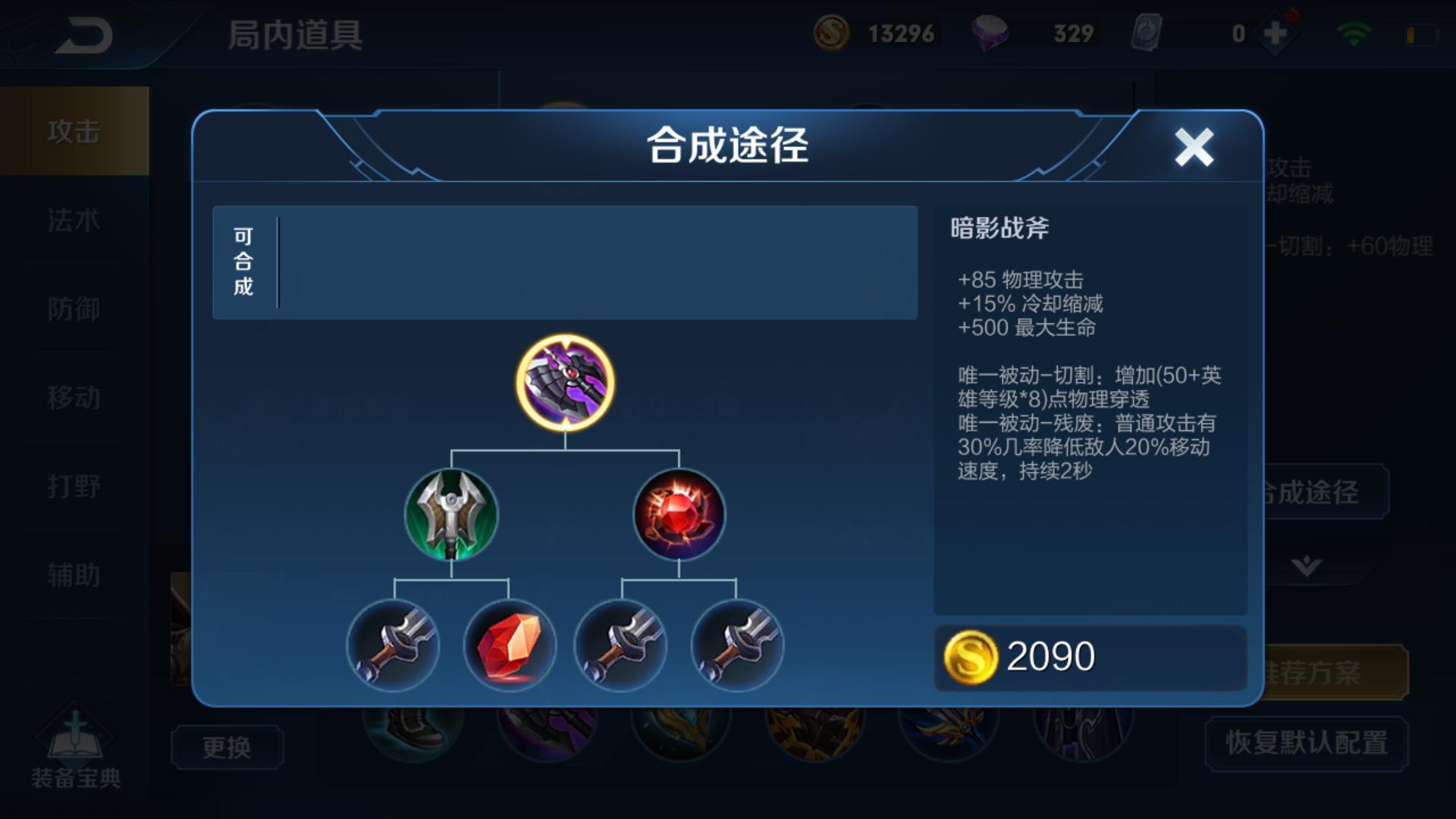
Task: Click the leftmost dagger component icon
Action: coord(393,646)
